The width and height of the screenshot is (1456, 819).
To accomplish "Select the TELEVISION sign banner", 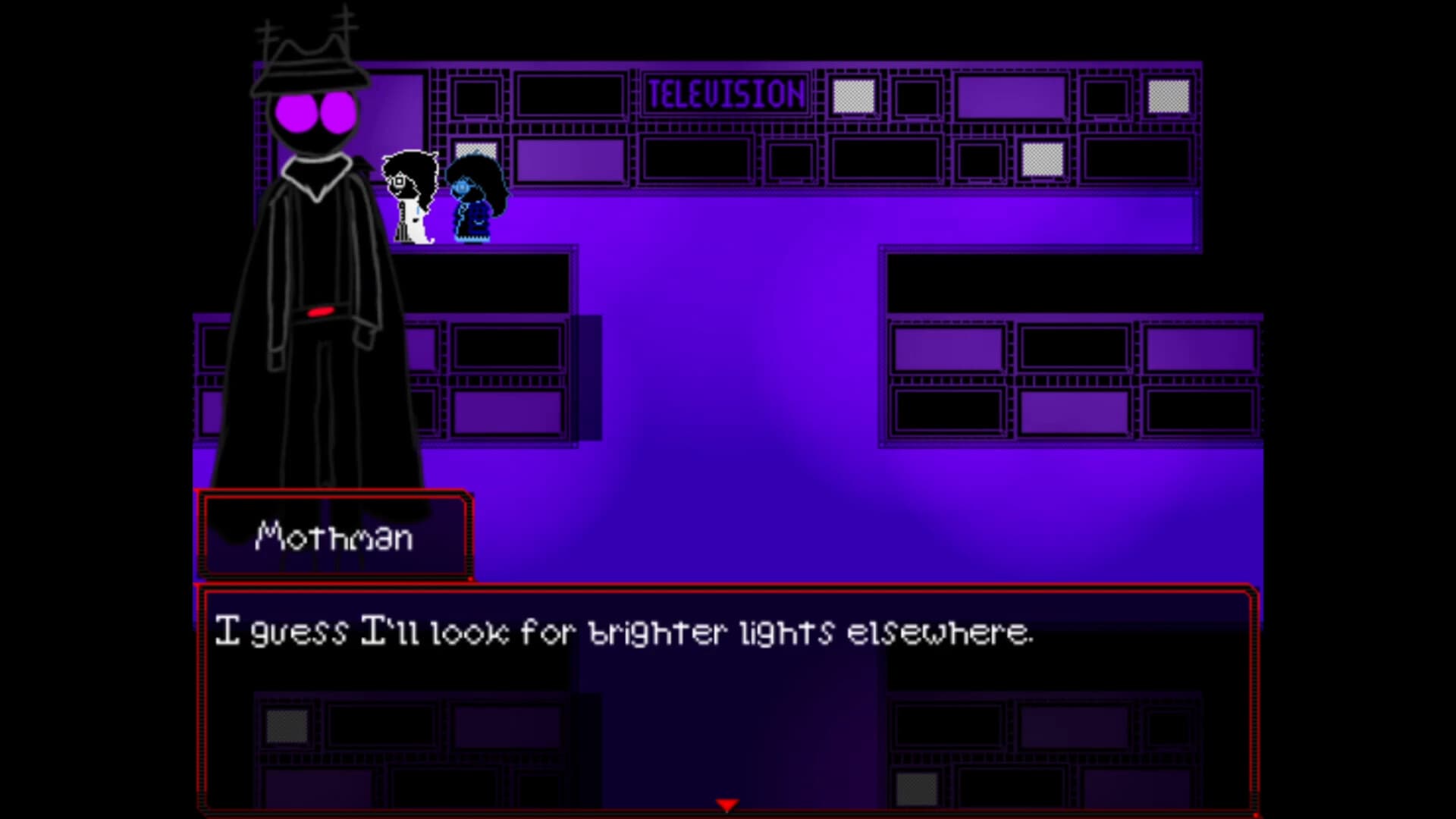I will pyautogui.click(x=726, y=93).
